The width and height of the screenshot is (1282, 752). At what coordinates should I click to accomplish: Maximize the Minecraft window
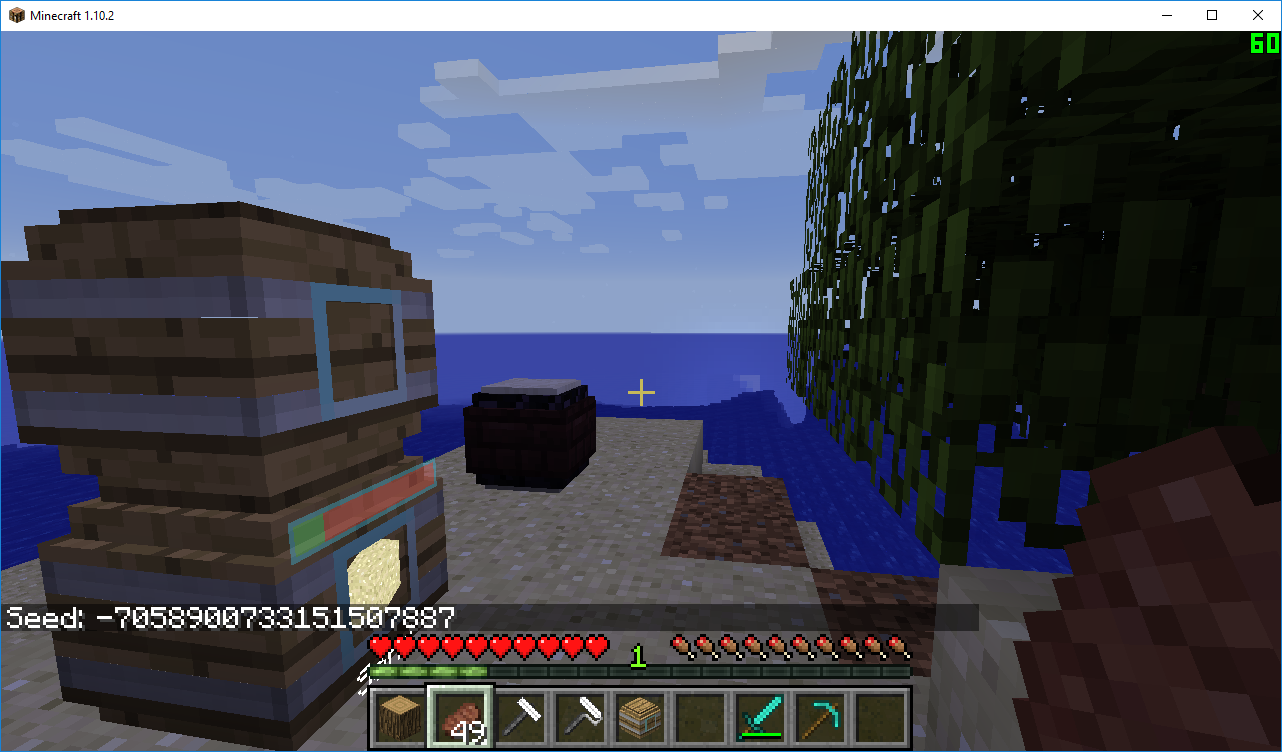pos(1212,15)
